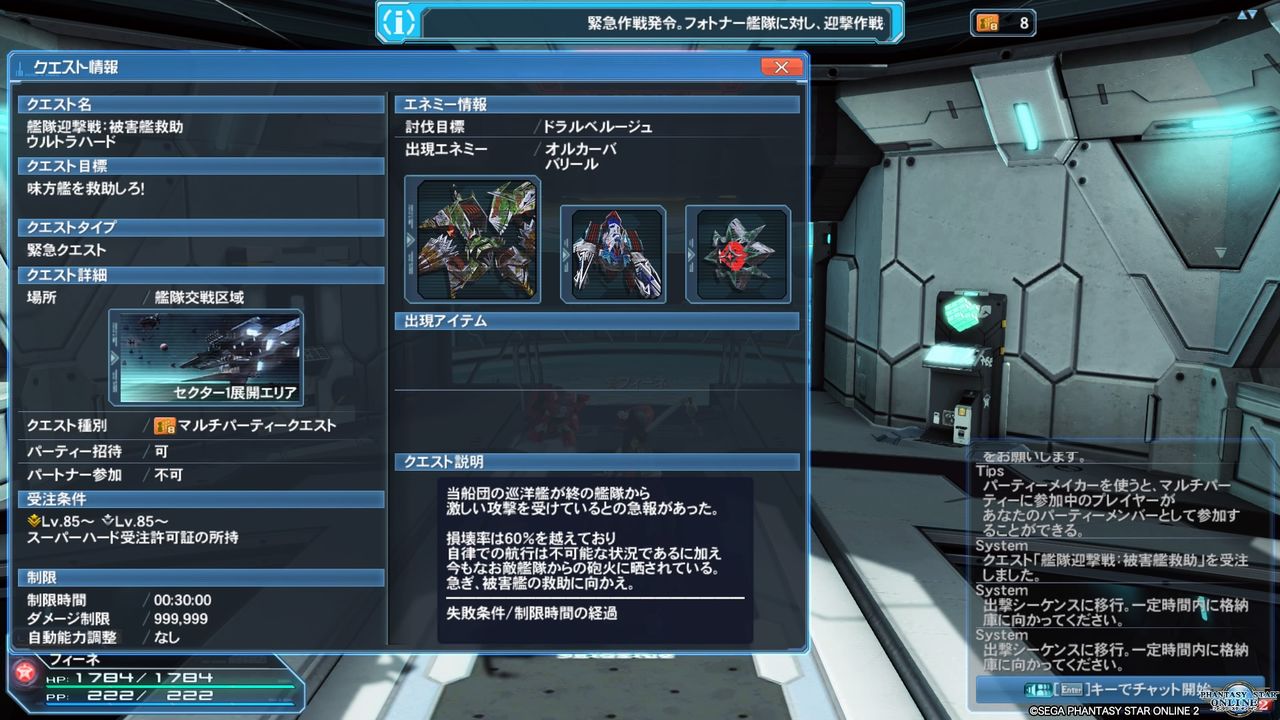Toggle パーティー招待 from 可

[162, 451]
